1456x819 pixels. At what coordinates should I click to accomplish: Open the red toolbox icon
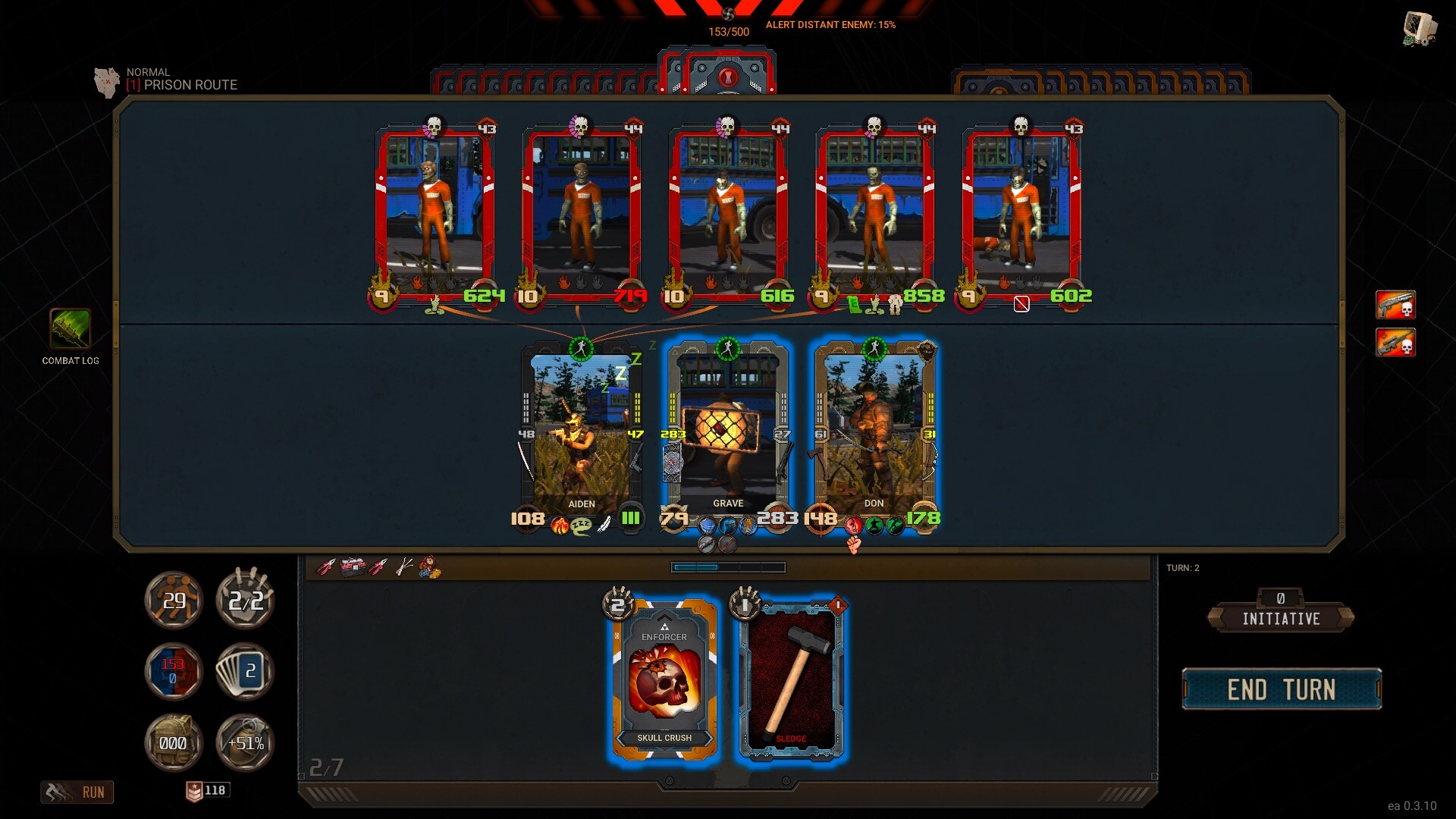tap(350, 567)
